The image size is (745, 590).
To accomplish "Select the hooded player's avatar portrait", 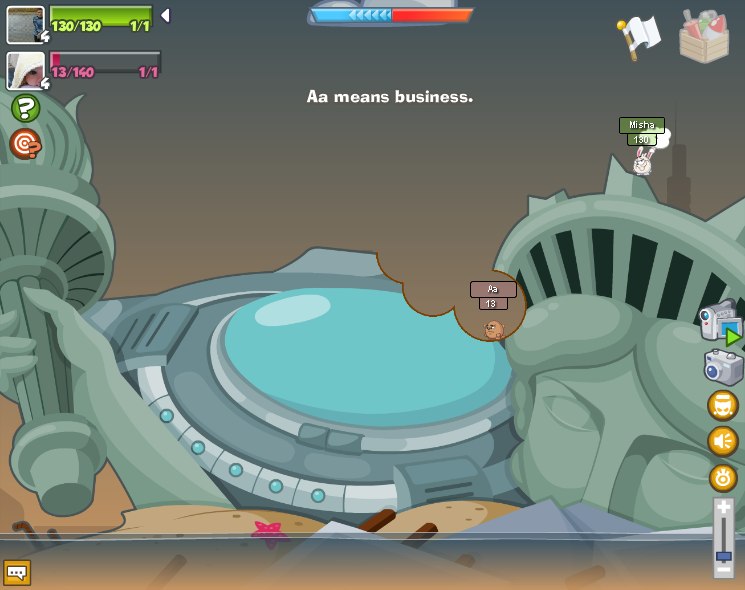I will pyautogui.click(x=25, y=70).
